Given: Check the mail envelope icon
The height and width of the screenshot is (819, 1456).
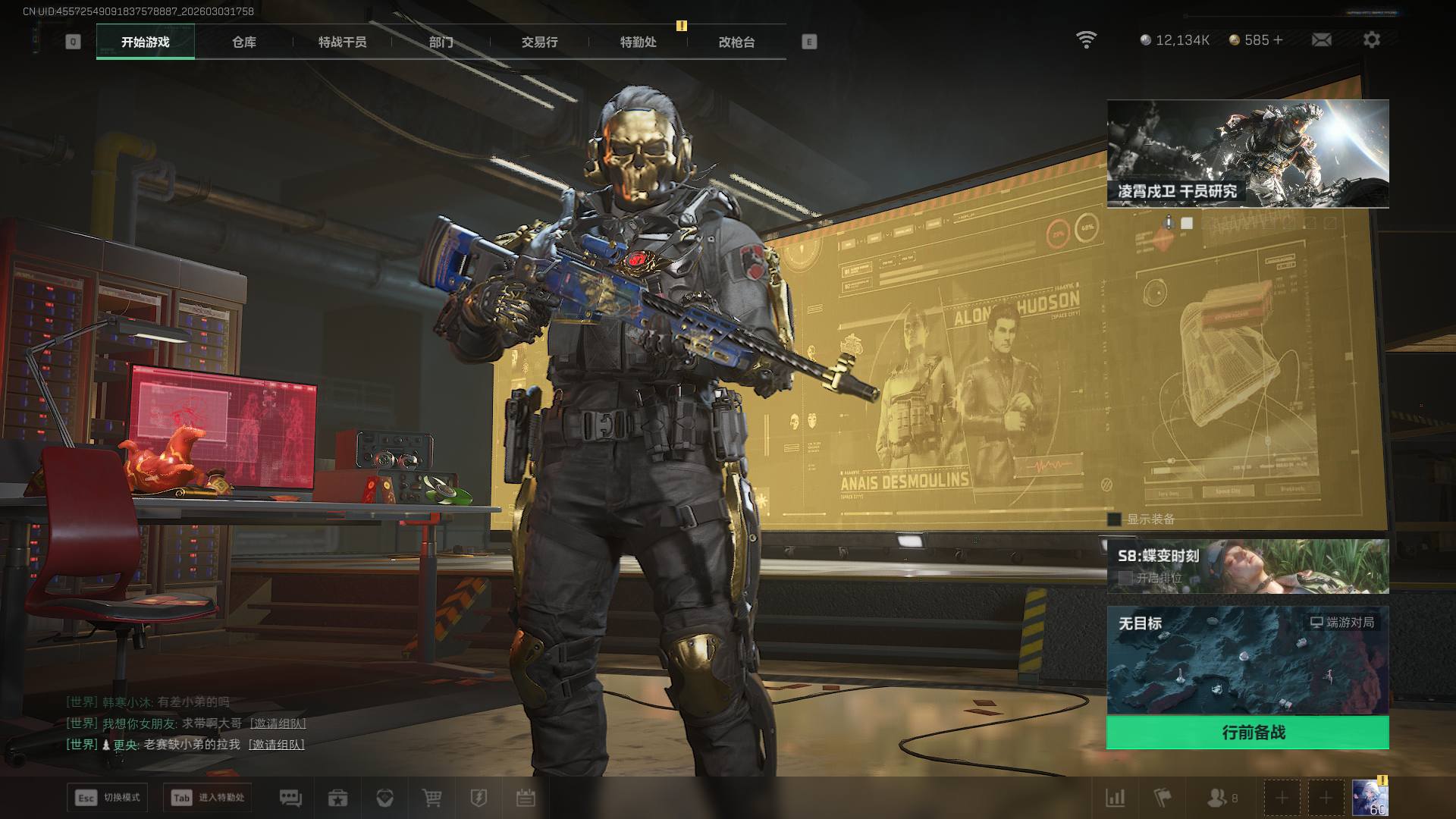Looking at the screenshot, I should [1321, 39].
